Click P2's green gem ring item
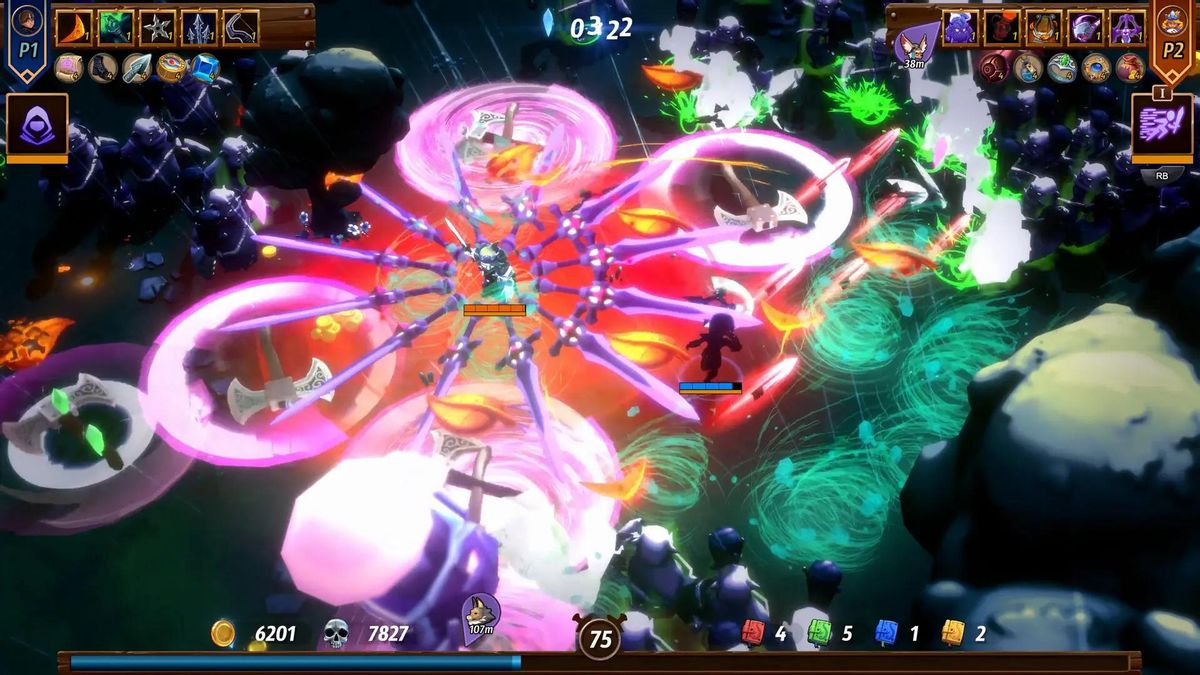The width and height of the screenshot is (1200, 675). tap(1062, 68)
